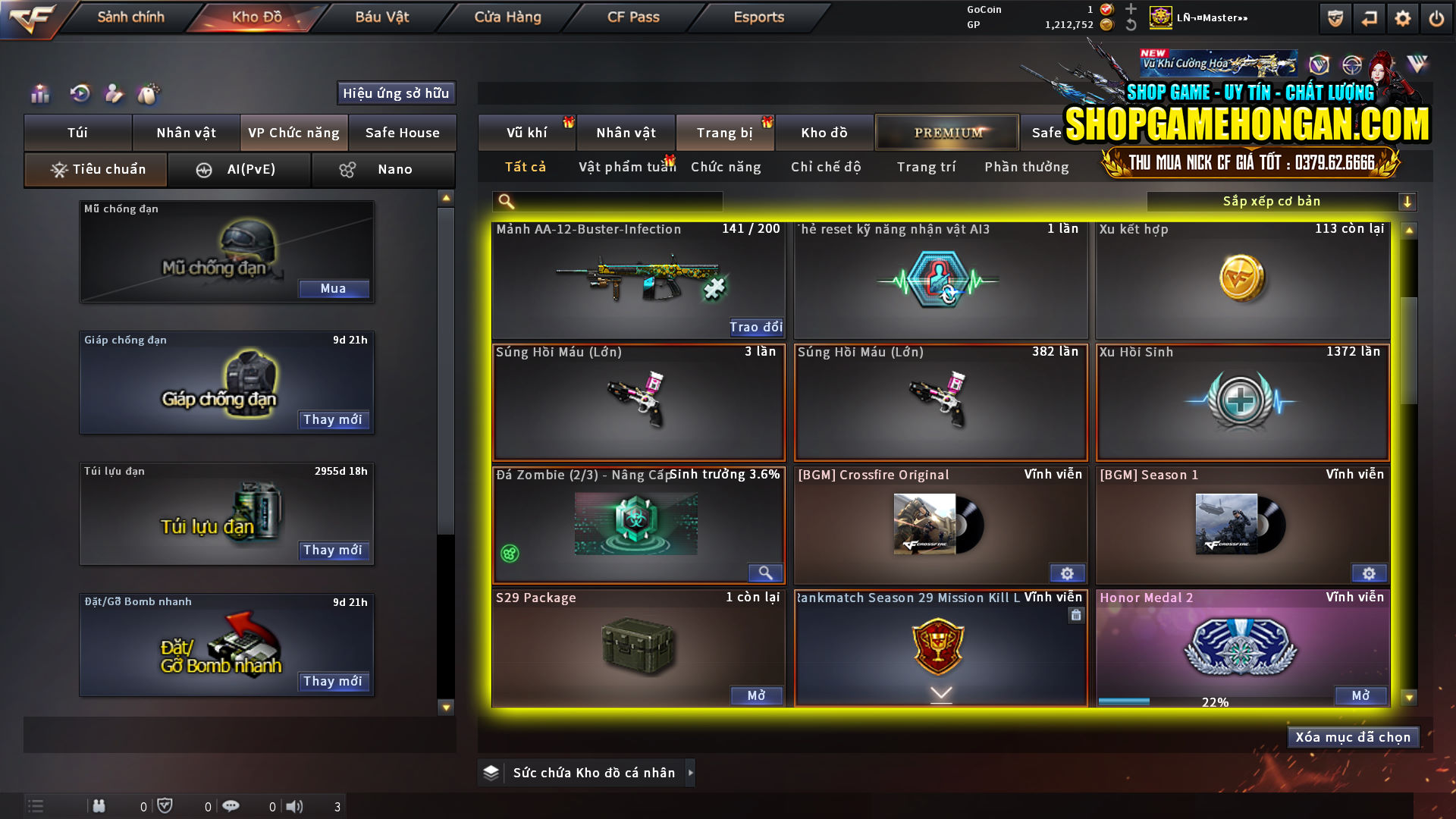This screenshot has width=1456, height=819.
Task: Click Trao đổi on AA-12-Buster-Infection fragment
Action: click(755, 327)
